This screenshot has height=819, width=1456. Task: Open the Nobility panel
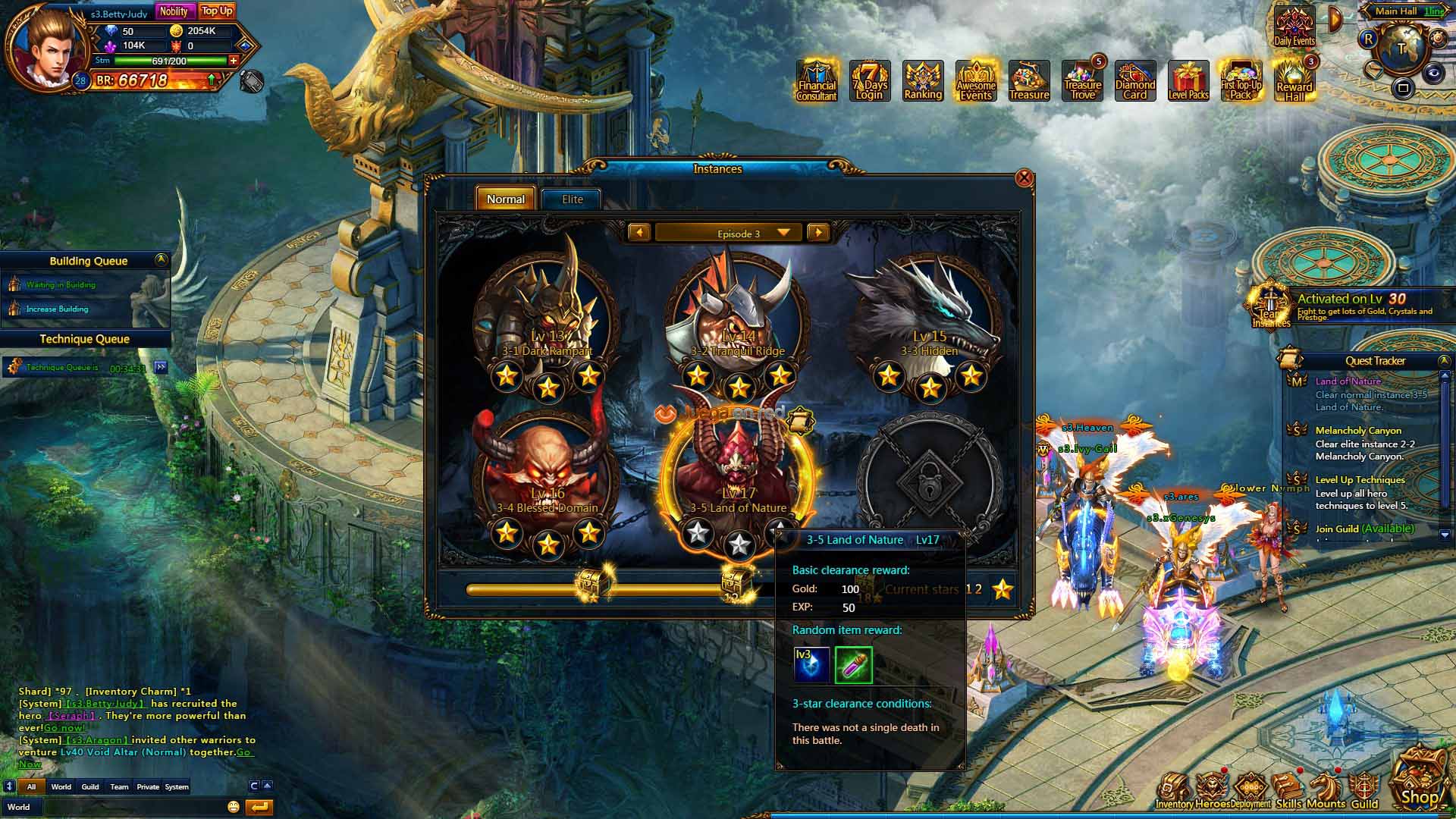point(174,11)
